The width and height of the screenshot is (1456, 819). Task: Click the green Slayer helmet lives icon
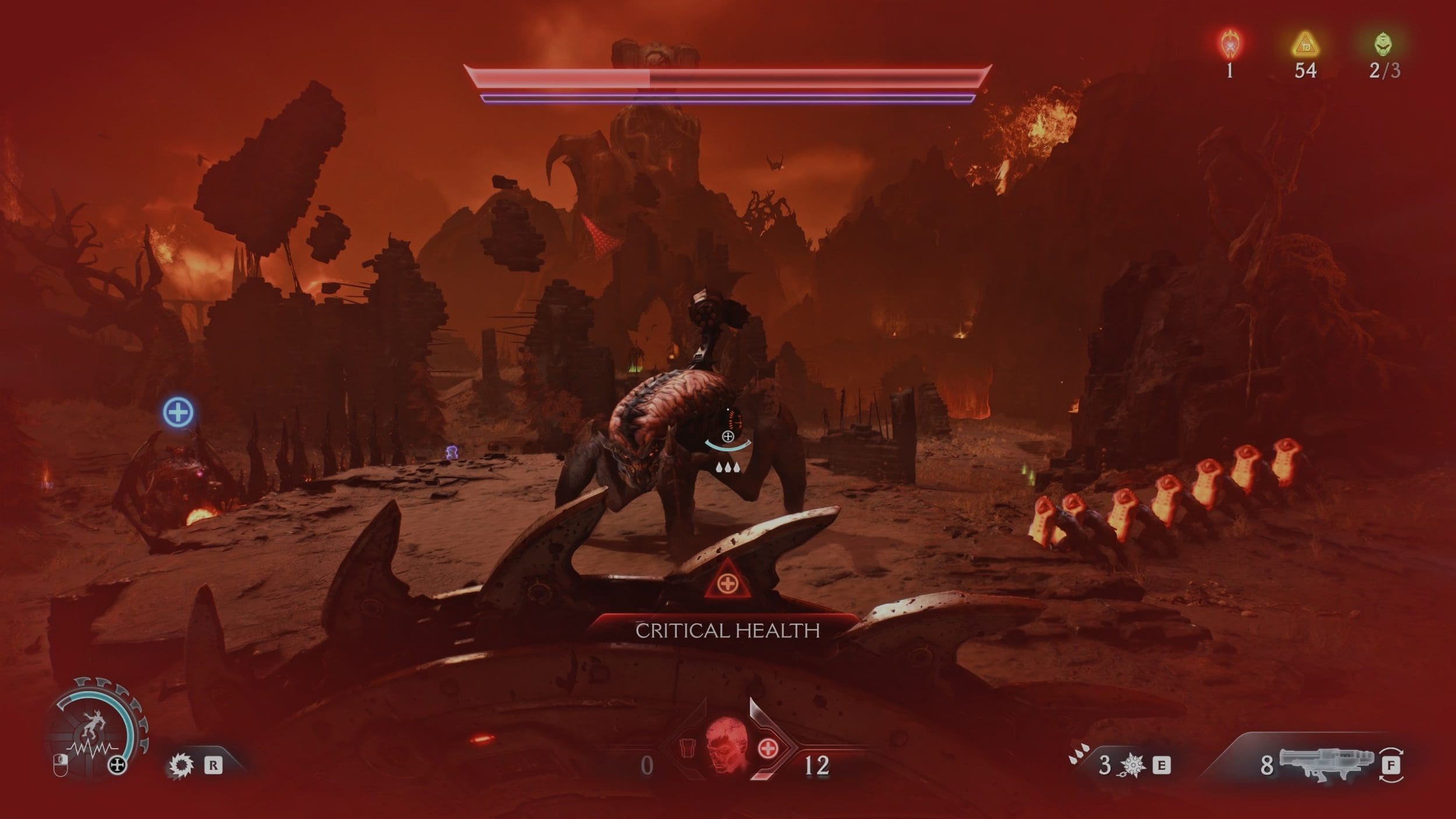pos(1383,44)
